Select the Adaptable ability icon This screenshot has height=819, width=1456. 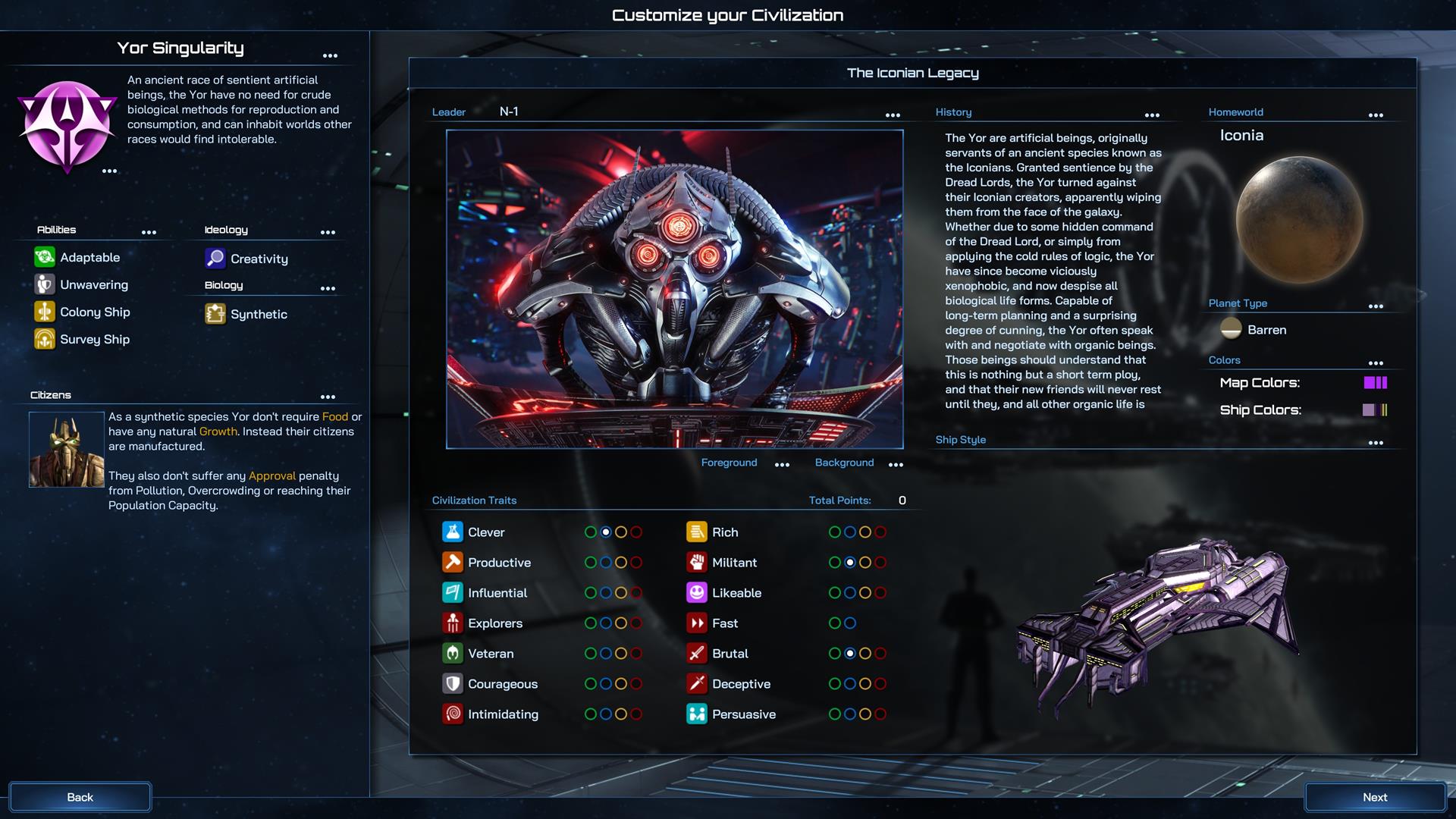click(x=44, y=257)
